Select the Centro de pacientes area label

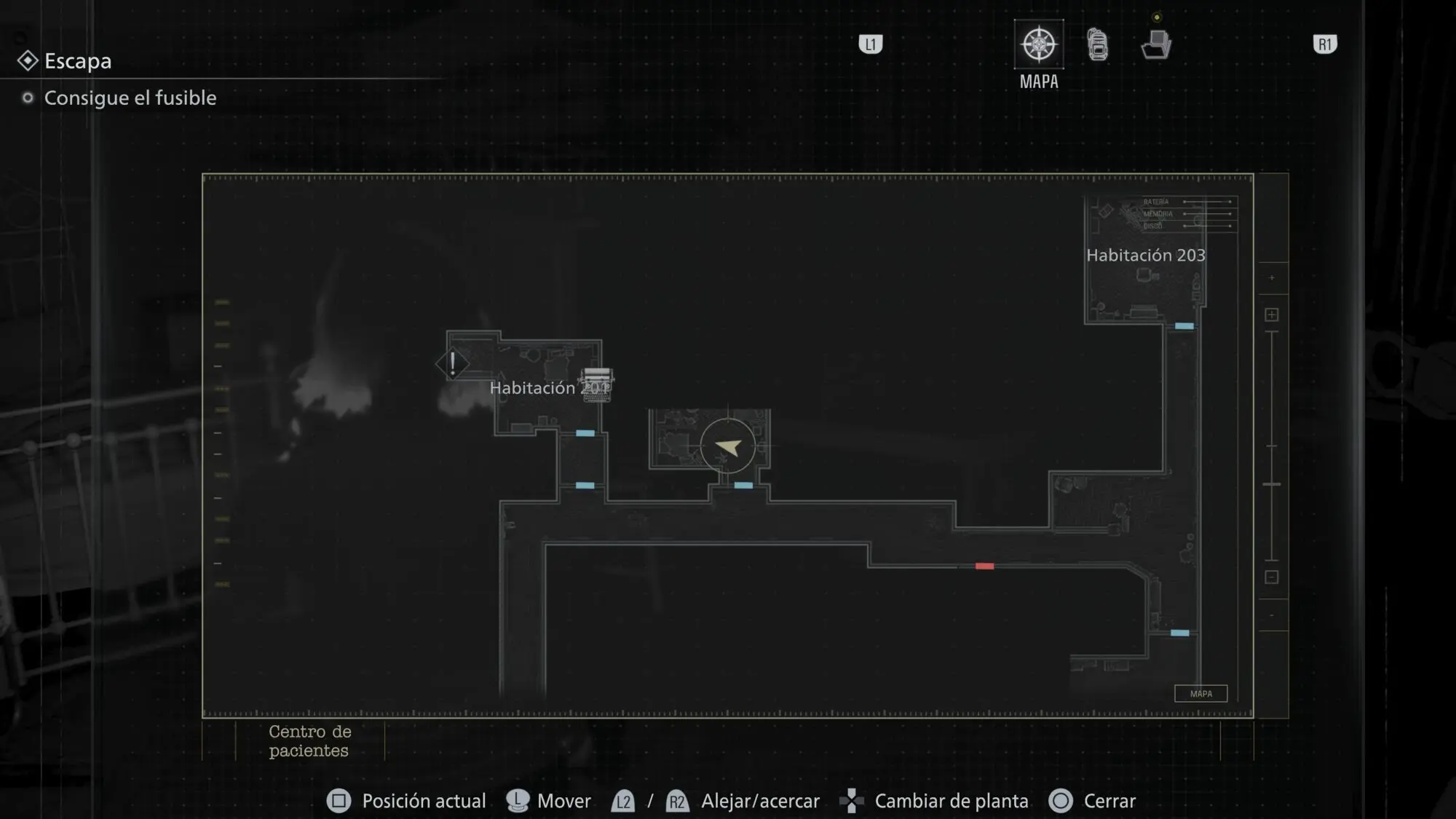point(309,741)
